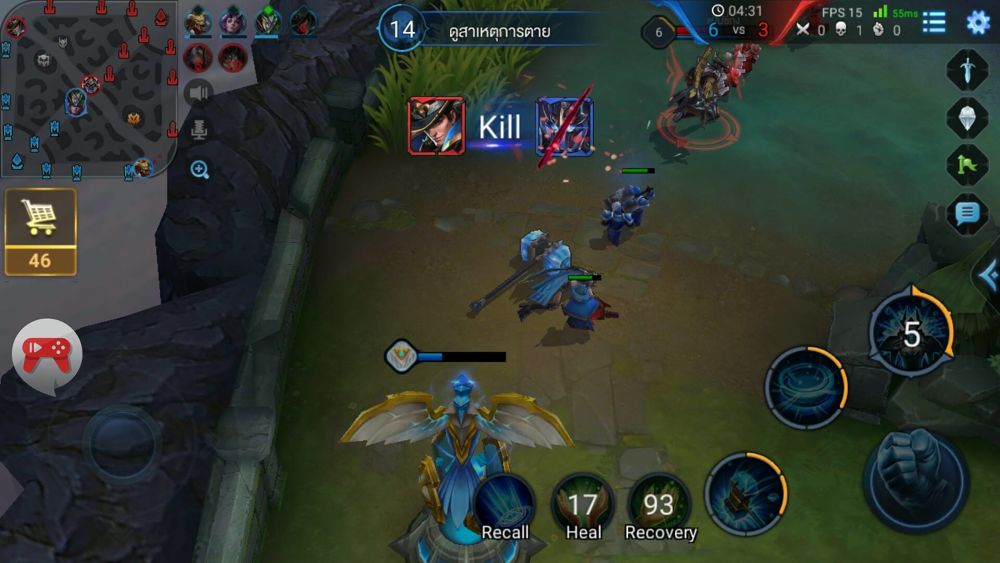
Task: Open the red gamepad recorder overlay
Action: (46, 353)
